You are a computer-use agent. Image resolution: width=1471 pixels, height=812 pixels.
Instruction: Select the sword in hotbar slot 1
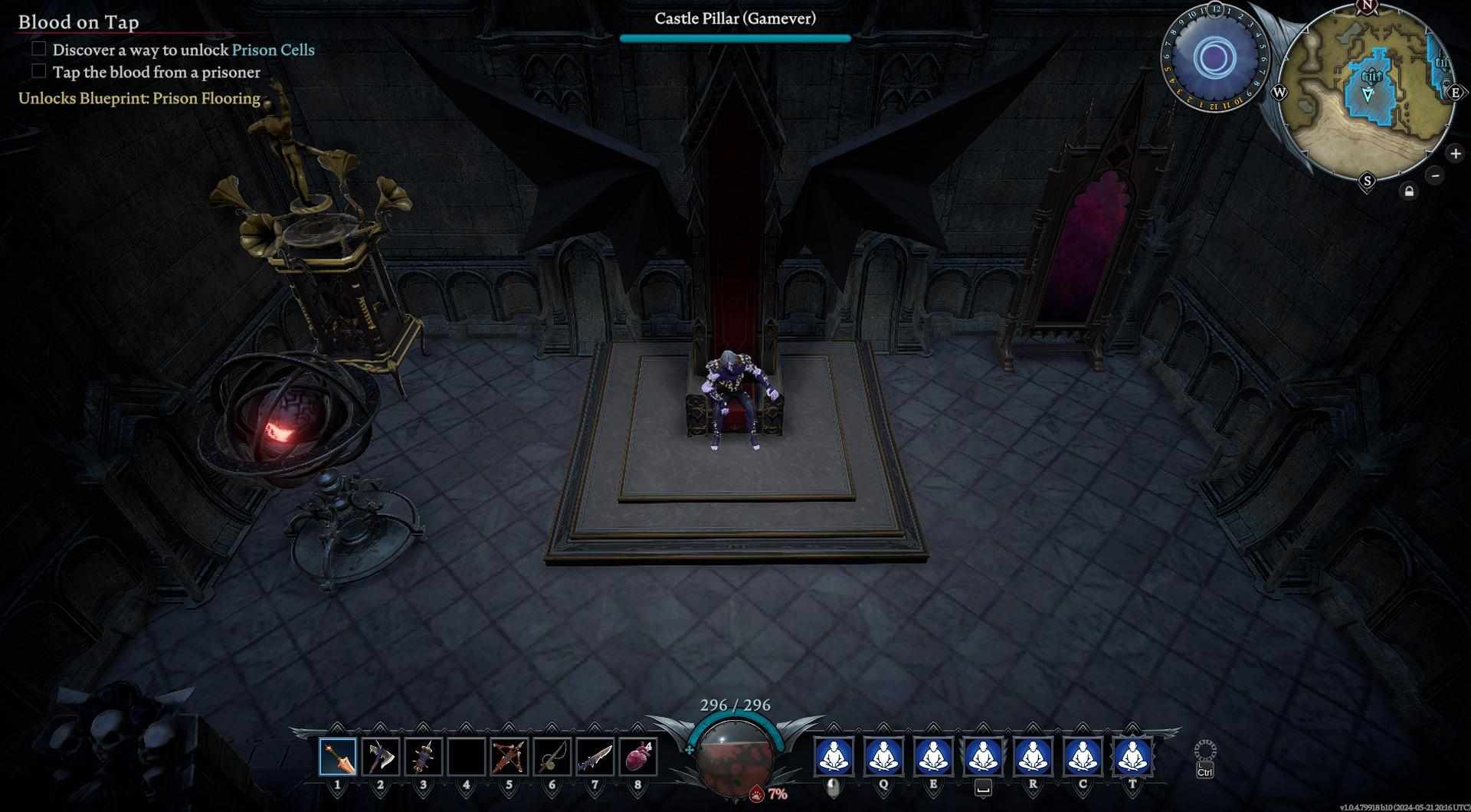[338, 758]
